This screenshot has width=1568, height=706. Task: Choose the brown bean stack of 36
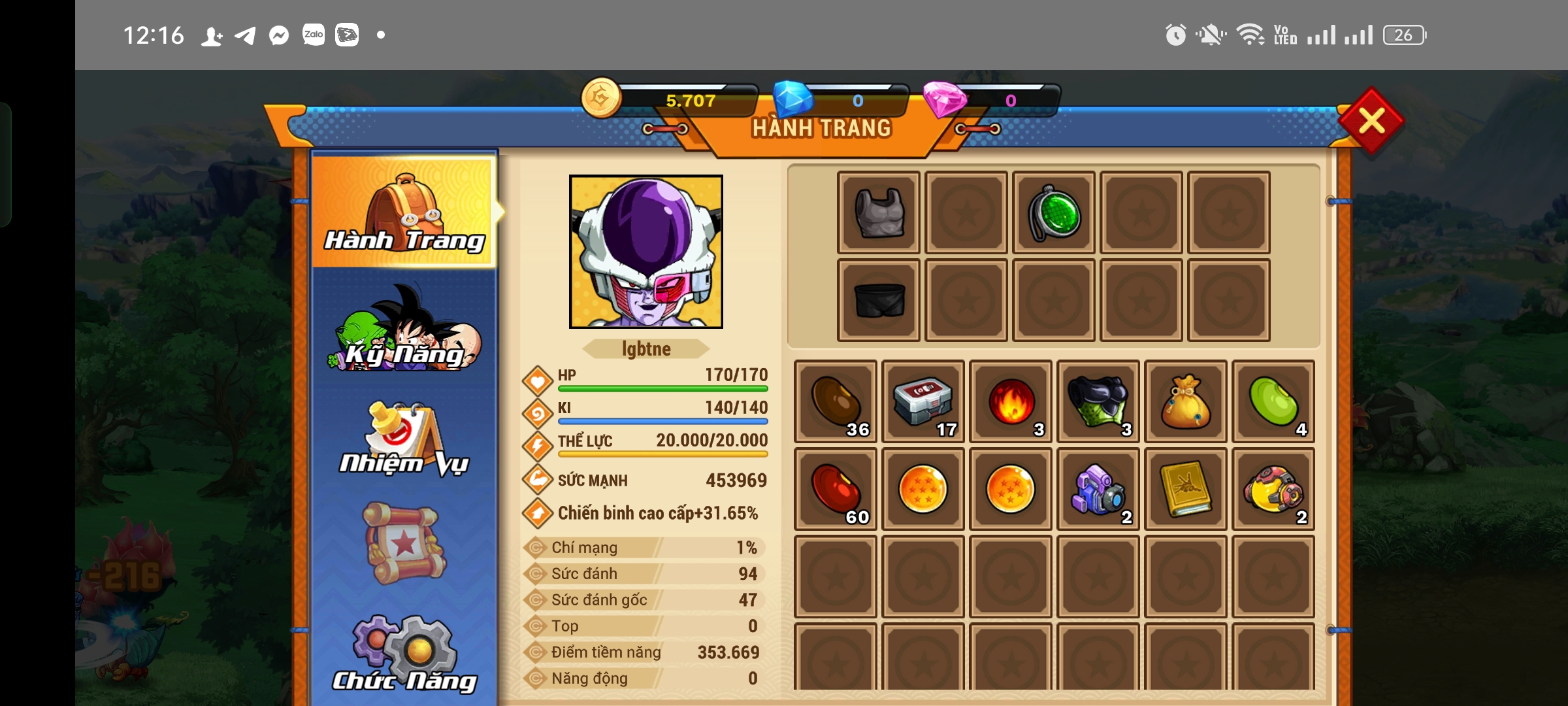point(836,401)
